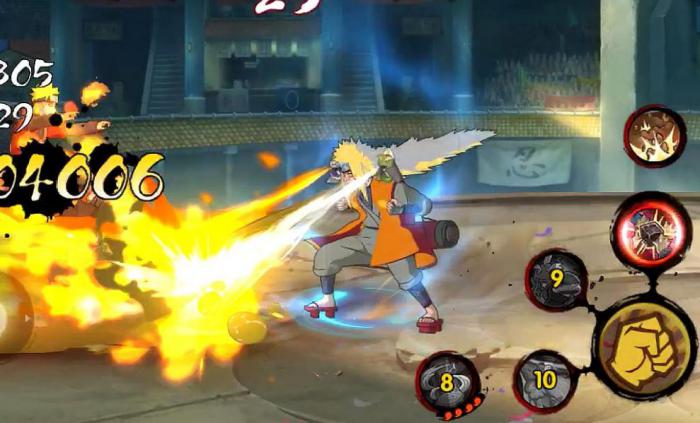Trigger the skill showing cooldown 10
Screen dimensions: 700x423
[544, 381]
